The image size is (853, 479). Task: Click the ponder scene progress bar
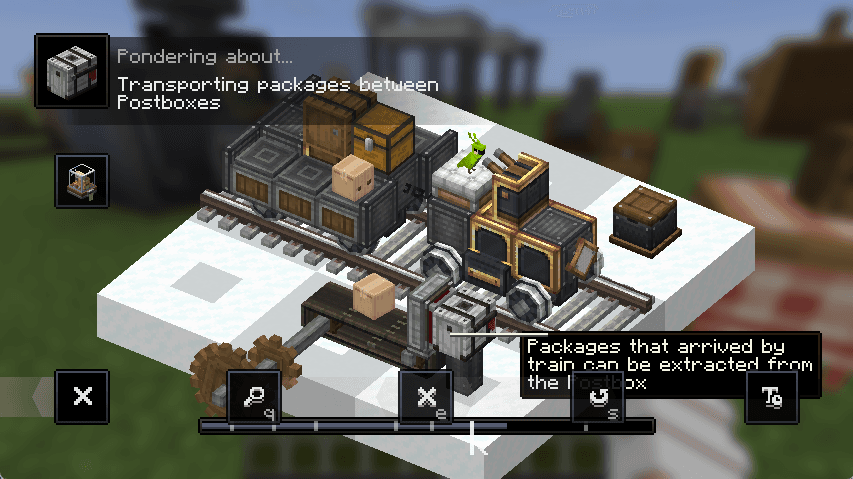click(x=427, y=426)
